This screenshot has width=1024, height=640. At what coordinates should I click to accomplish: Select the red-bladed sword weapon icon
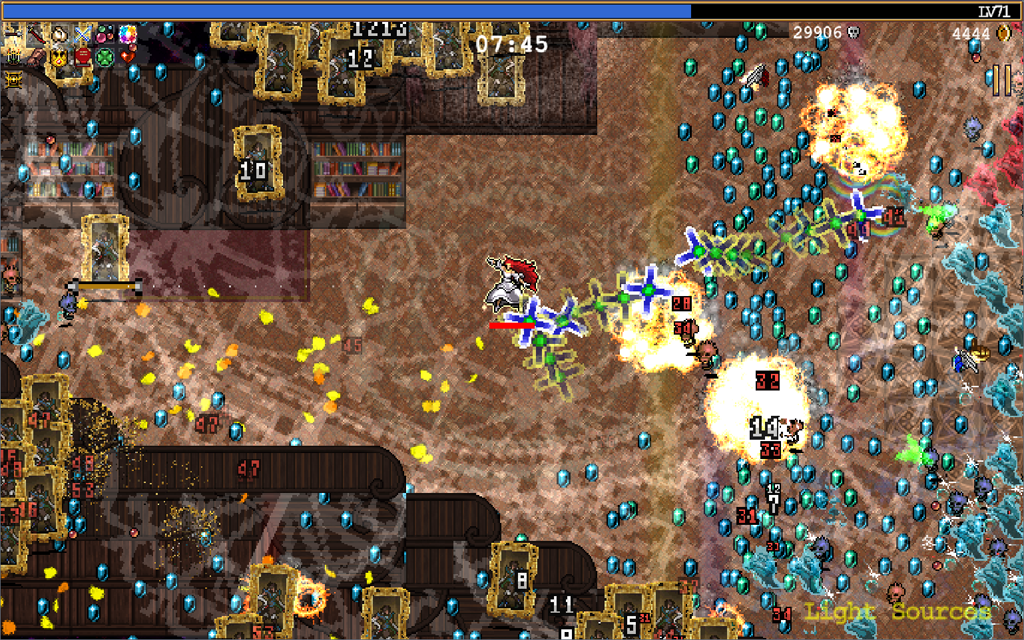click(35, 35)
